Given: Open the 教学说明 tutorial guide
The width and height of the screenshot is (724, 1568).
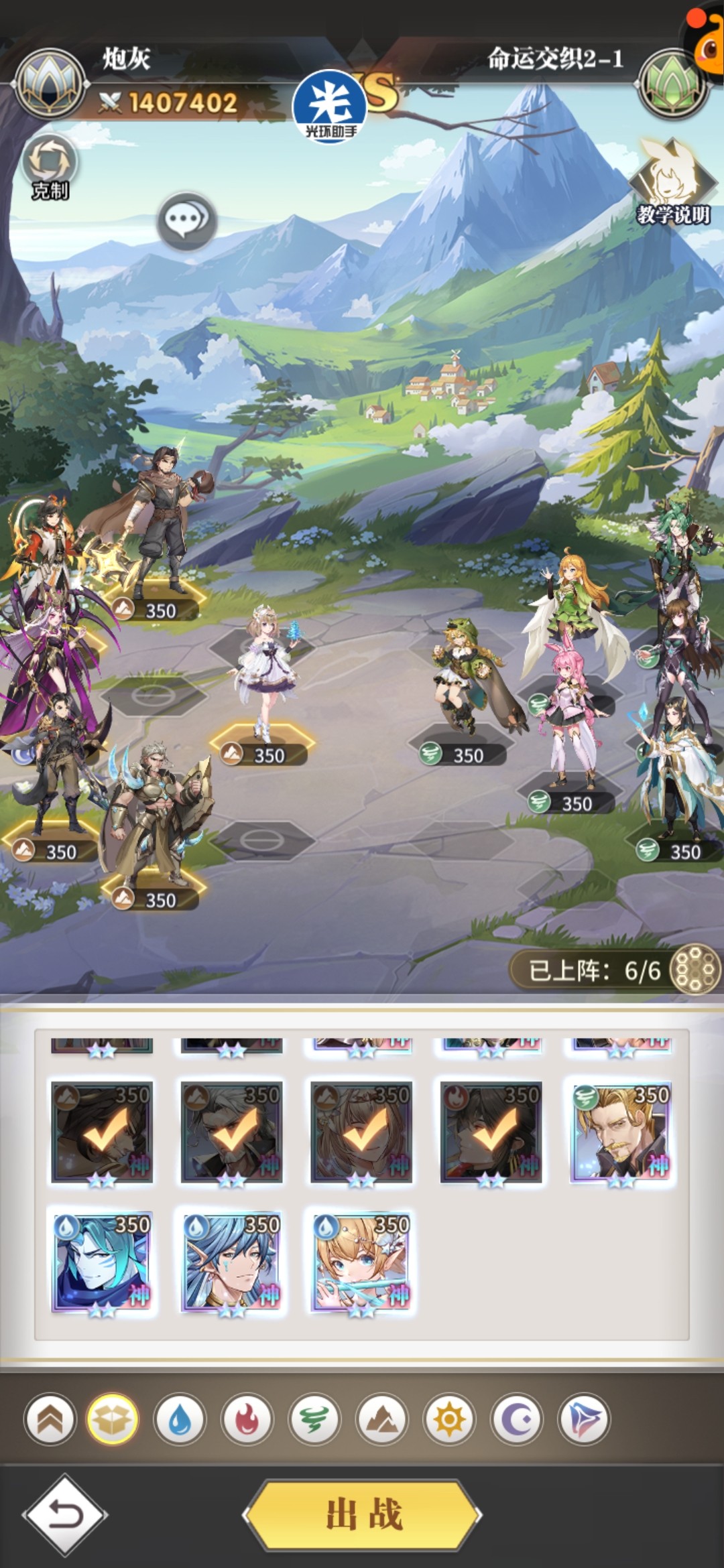Looking at the screenshot, I should click(x=672, y=182).
